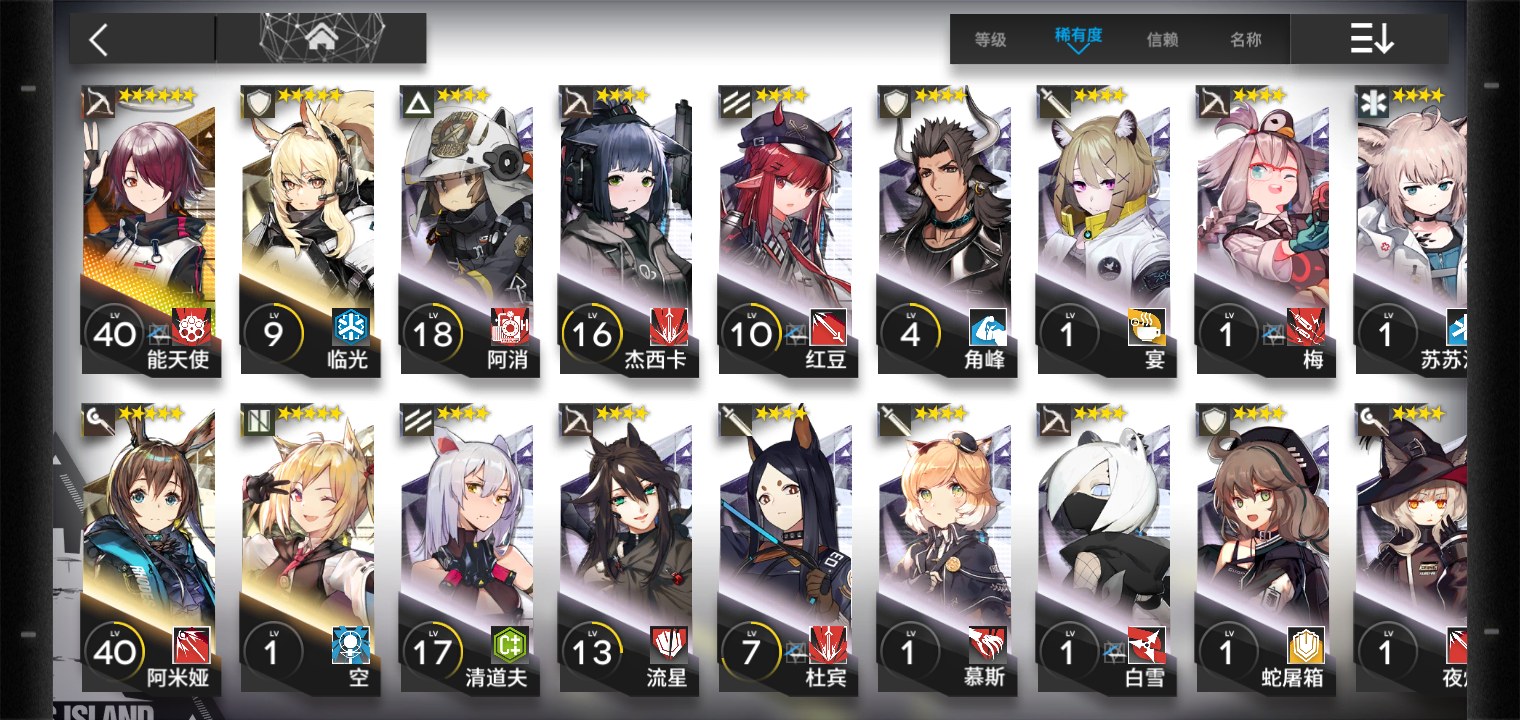Select operator 宴 card
The width and height of the screenshot is (1520, 720).
pyautogui.click(x=1104, y=230)
